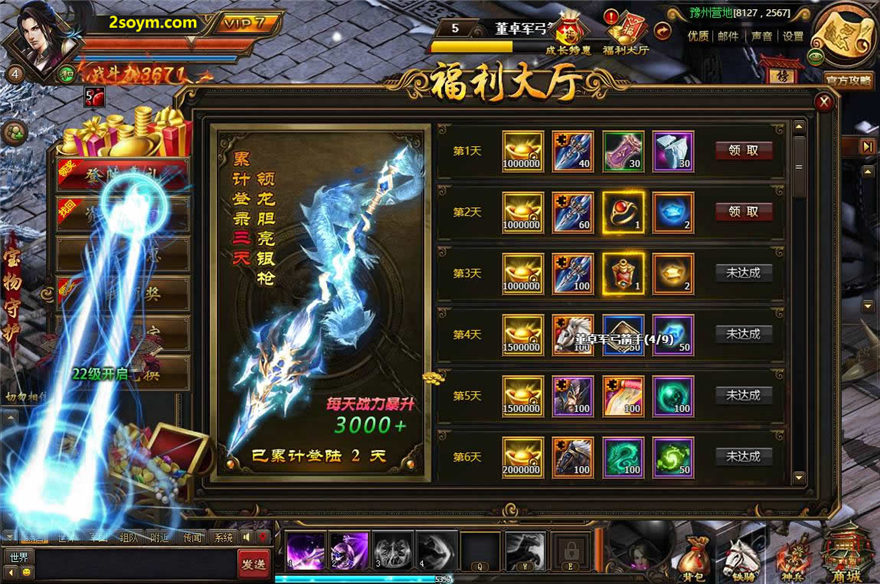This screenshot has width=880, height=584.
Task: Open the 优质 menu option
Action: [x=698, y=36]
